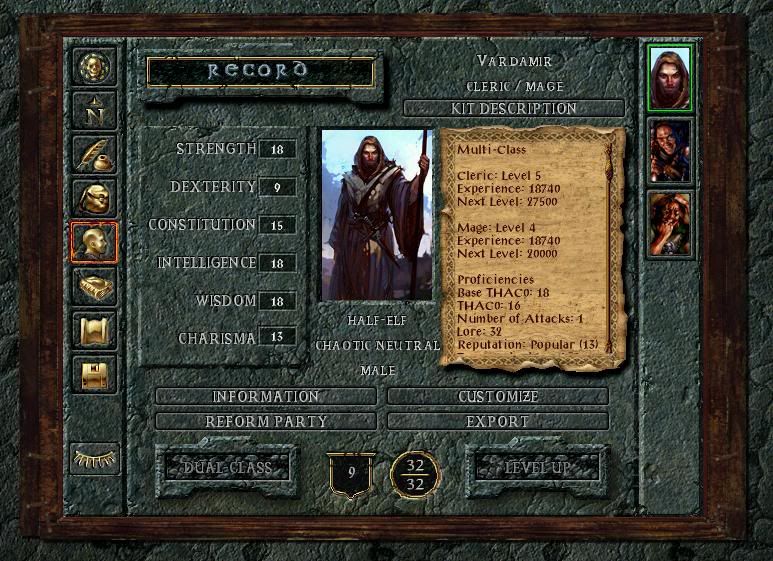Image resolution: width=773 pixels, height=561 pixels.
Task: Click the closed eye rest button
Action: coord(94,458)
